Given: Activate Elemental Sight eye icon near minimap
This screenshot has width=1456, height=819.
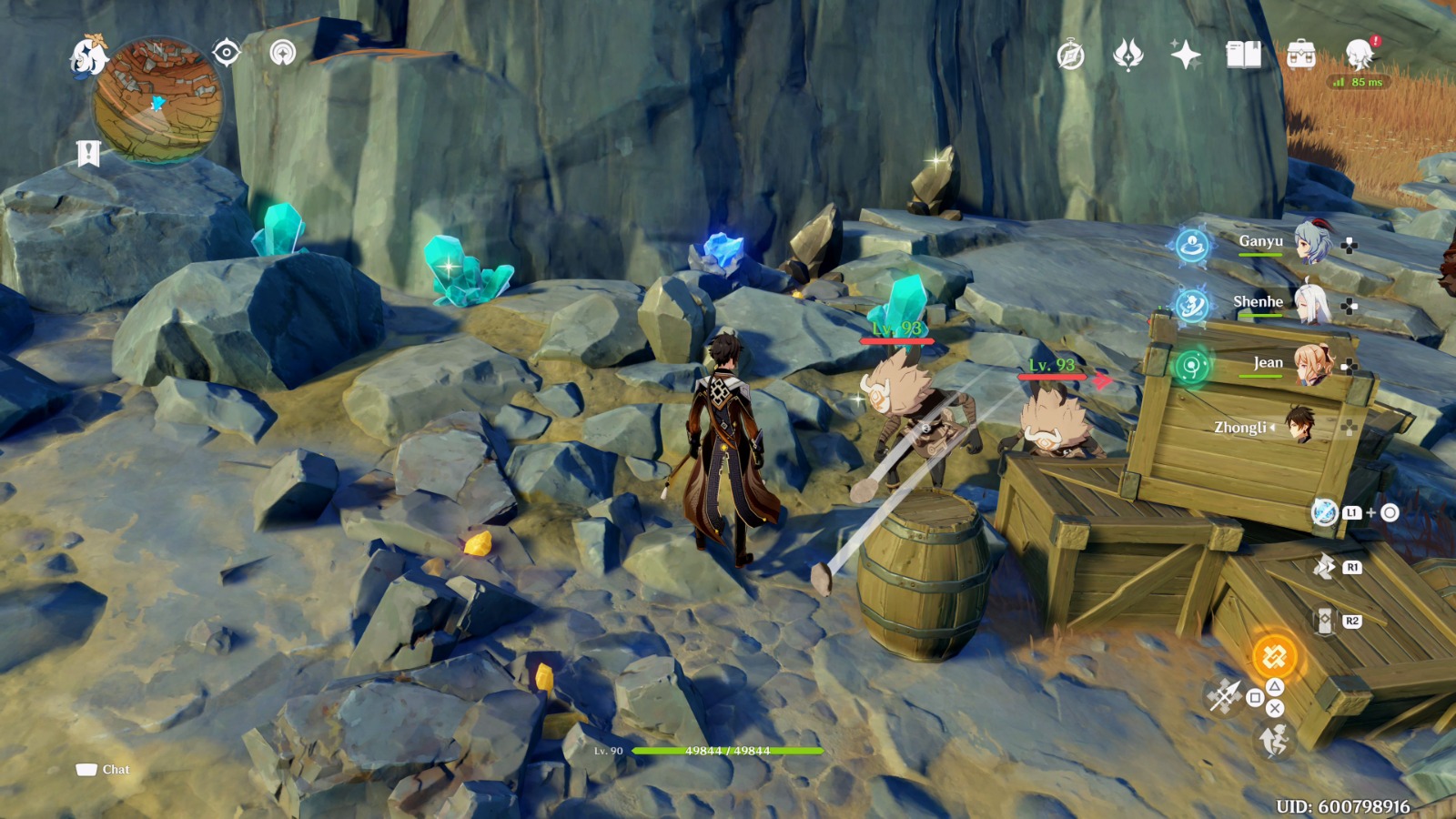Looking at the screenshot, I should pos(227,53).
